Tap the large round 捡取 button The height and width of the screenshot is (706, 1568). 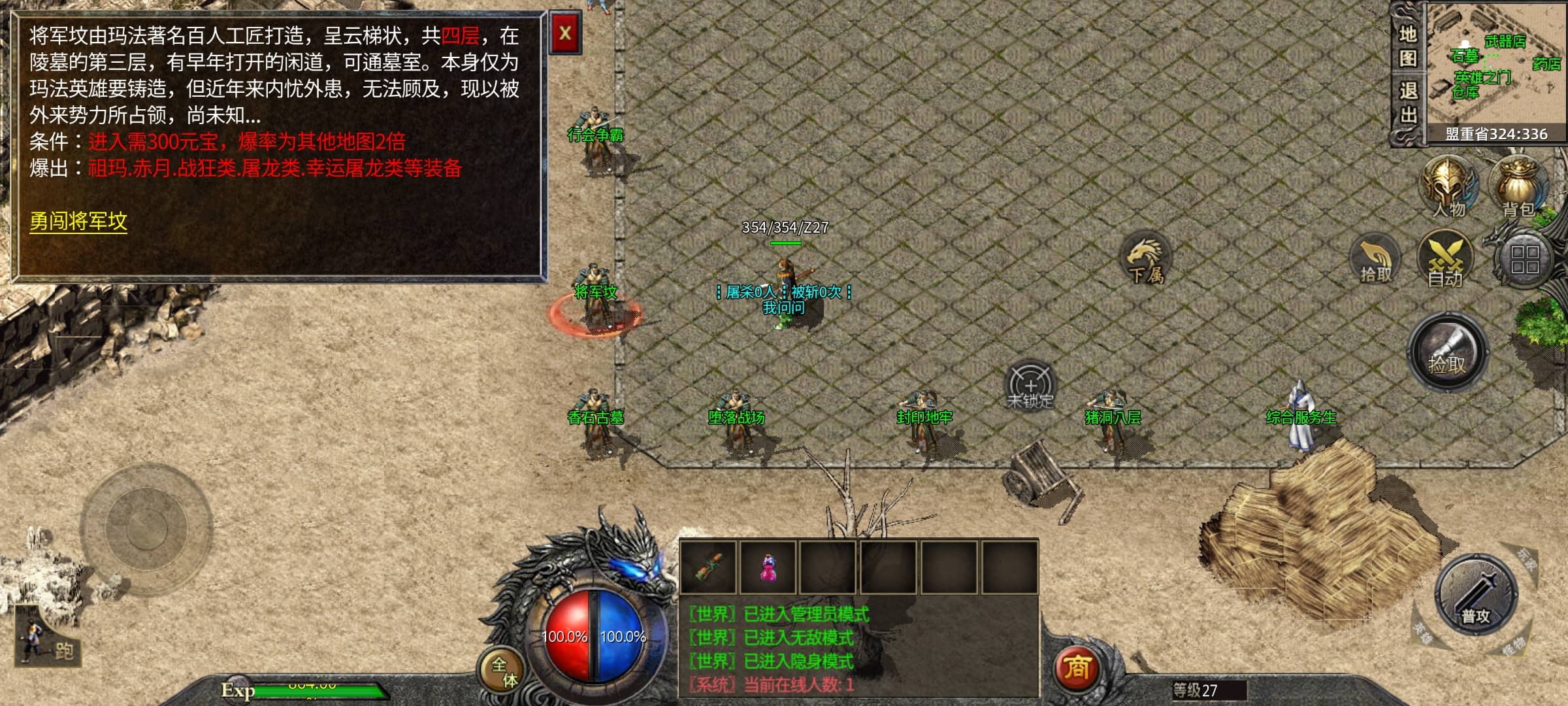point(1447,353)
